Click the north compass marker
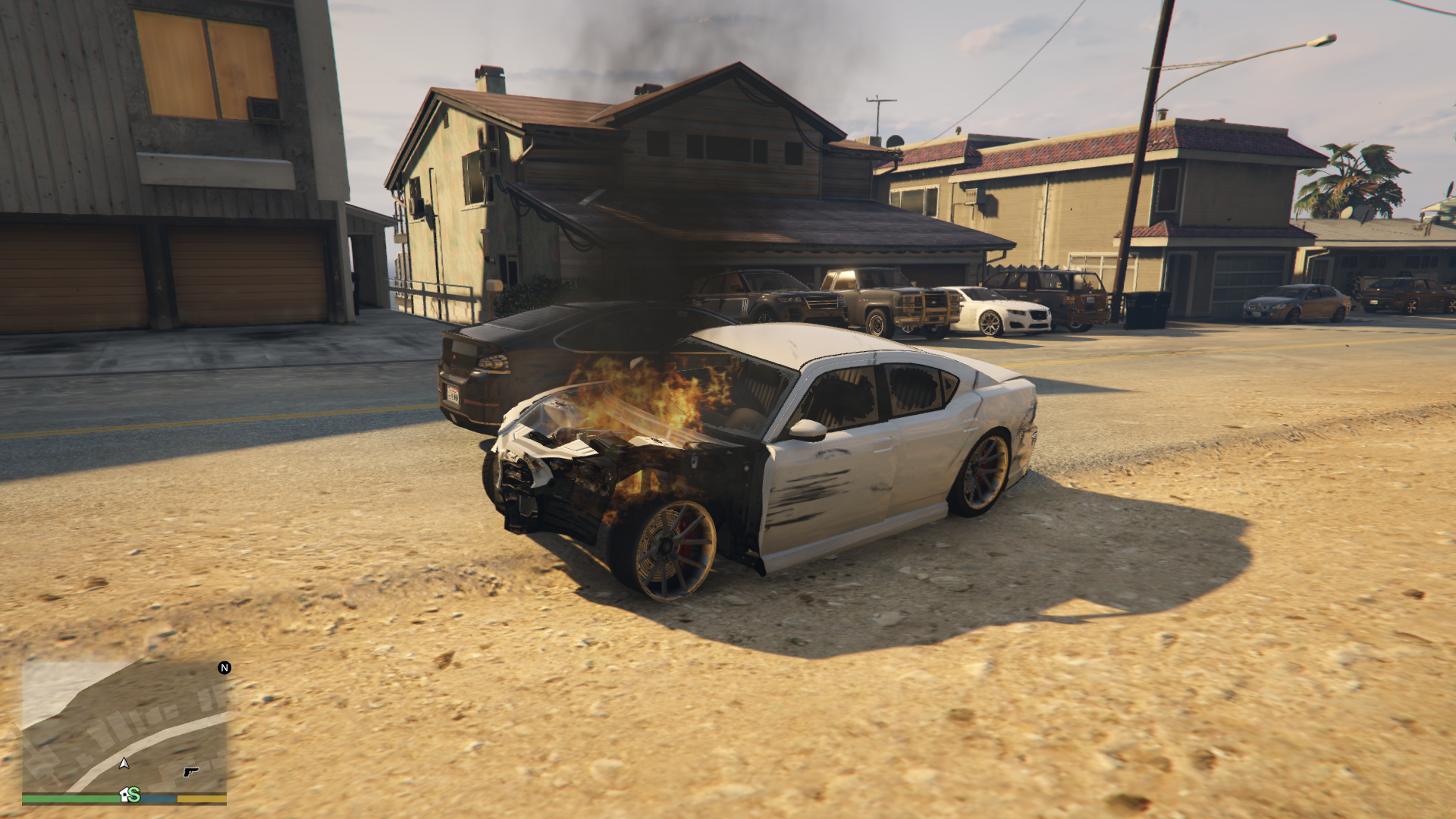1456x819 pixels. (224, 668)
